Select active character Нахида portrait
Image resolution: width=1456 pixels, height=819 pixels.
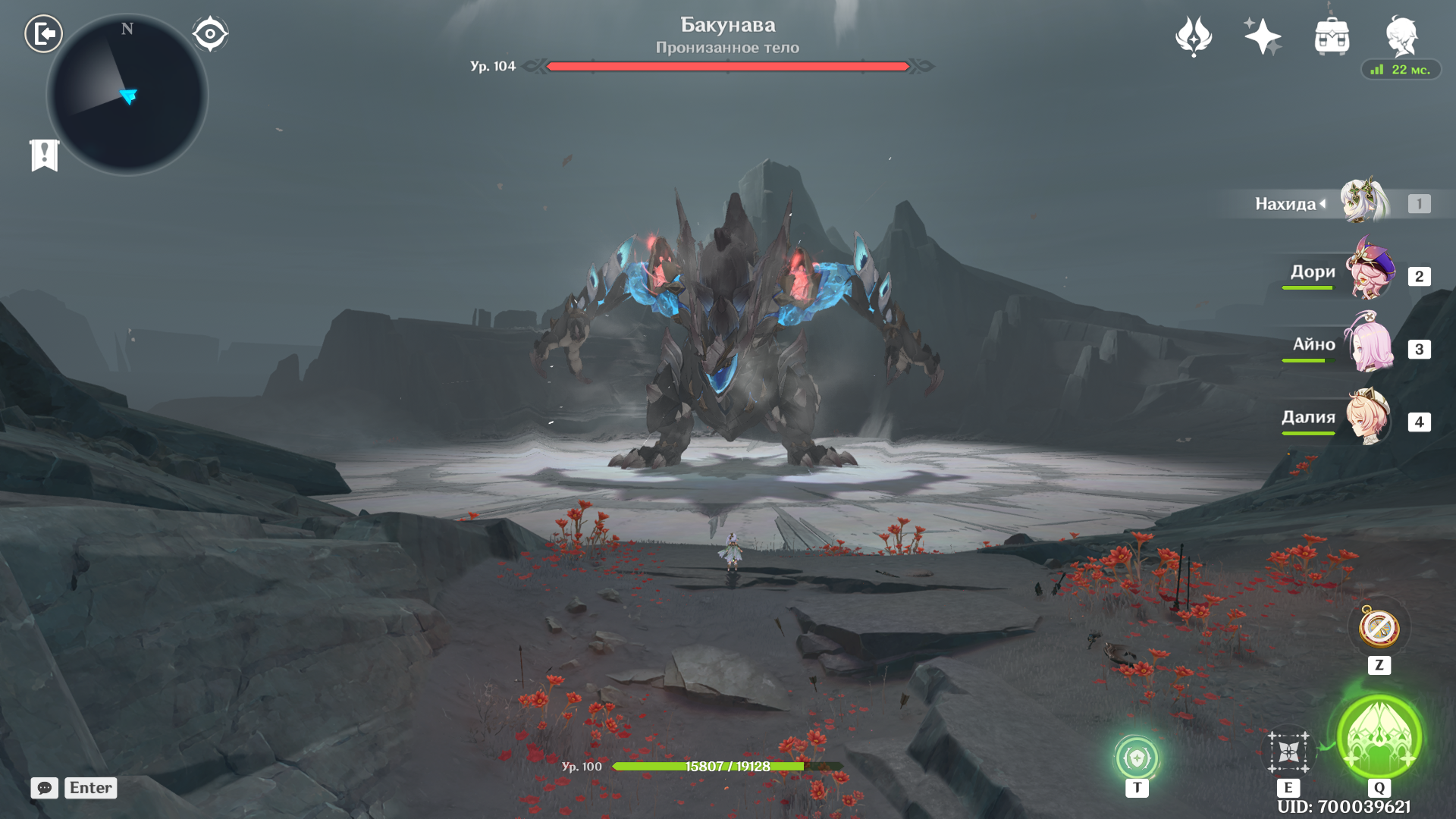(1365, 202)
